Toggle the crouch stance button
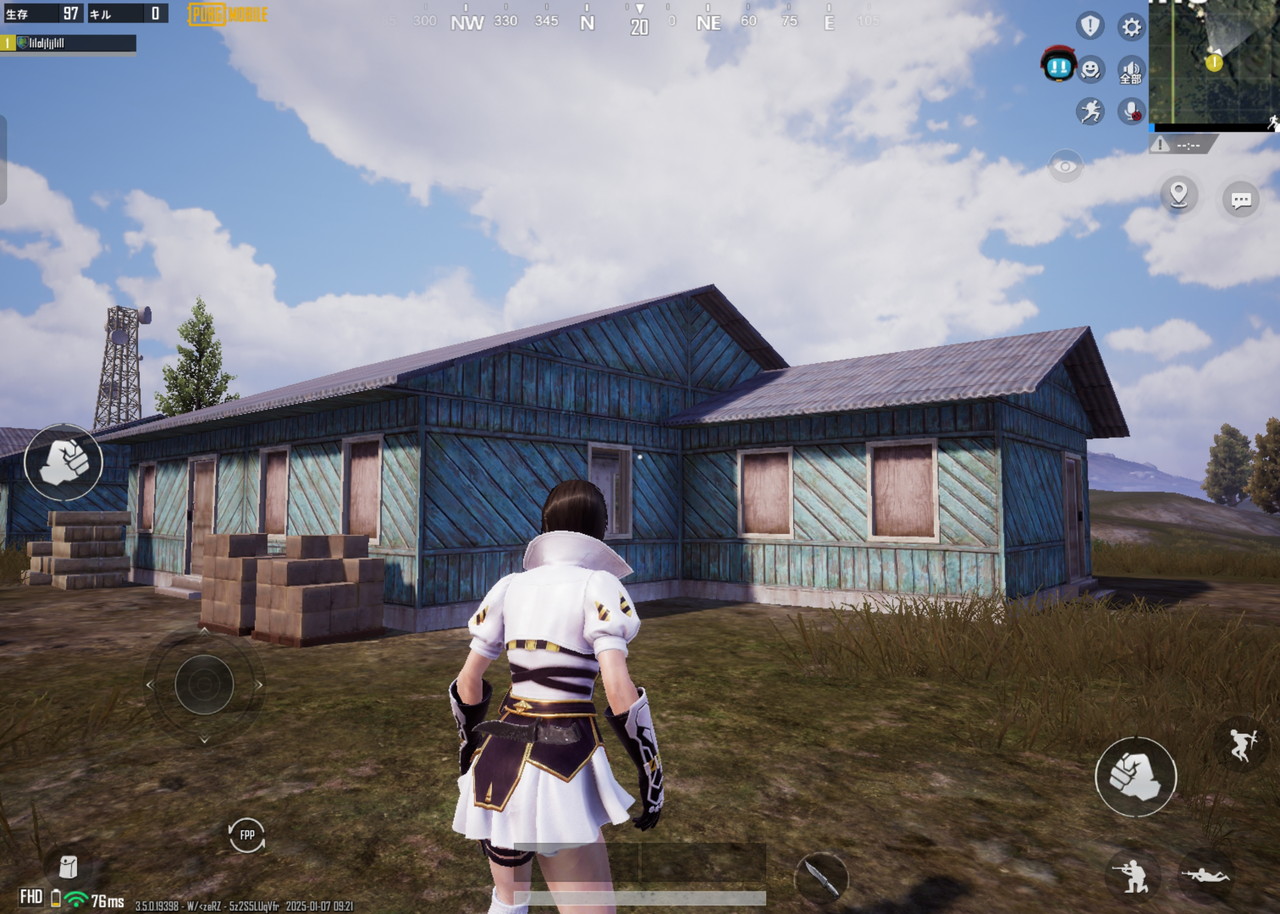Viewport: 1280px width, 914px height. [1133, 873]
